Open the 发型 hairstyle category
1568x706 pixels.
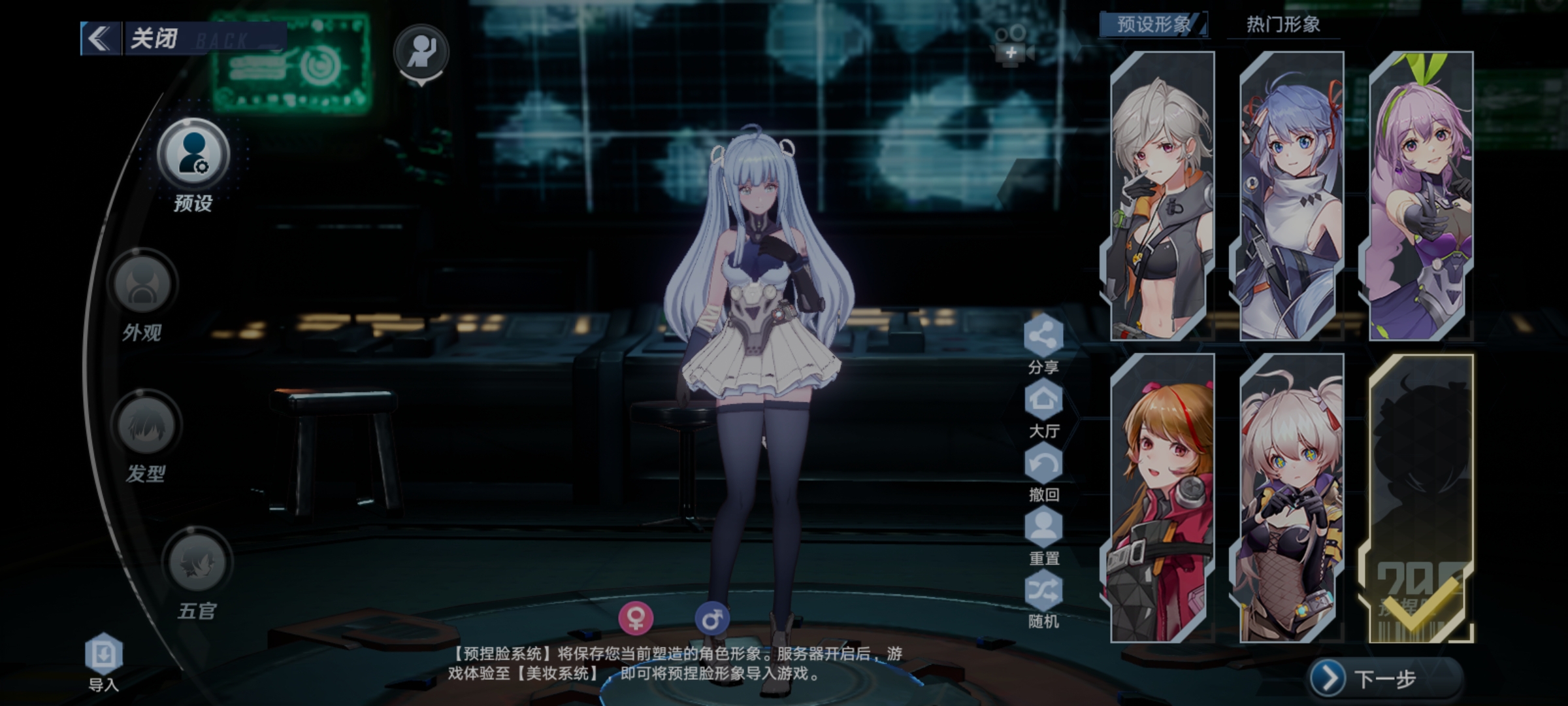click(x=146, y=426)
